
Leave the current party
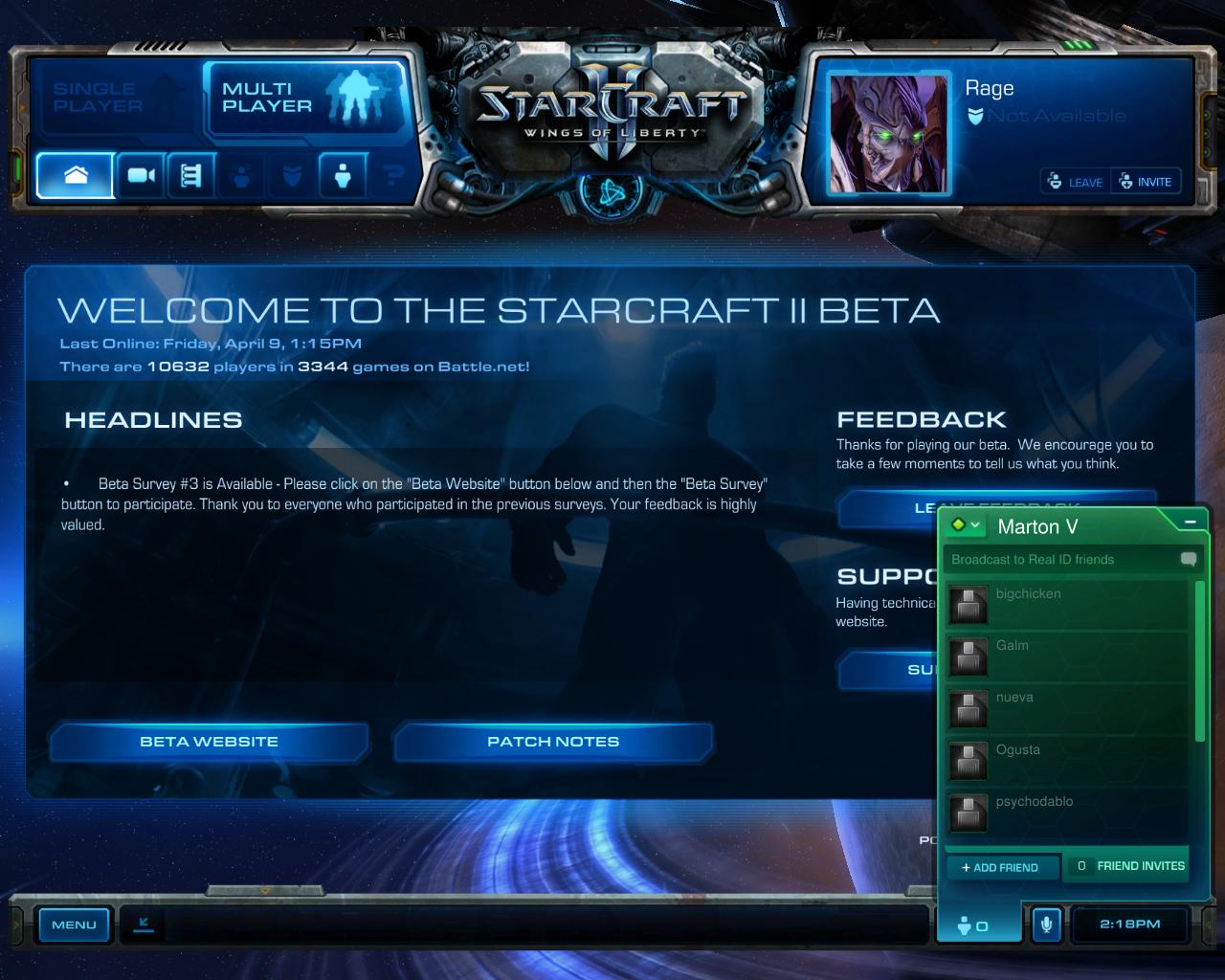pyautogui.click(x=1076, y=182)
